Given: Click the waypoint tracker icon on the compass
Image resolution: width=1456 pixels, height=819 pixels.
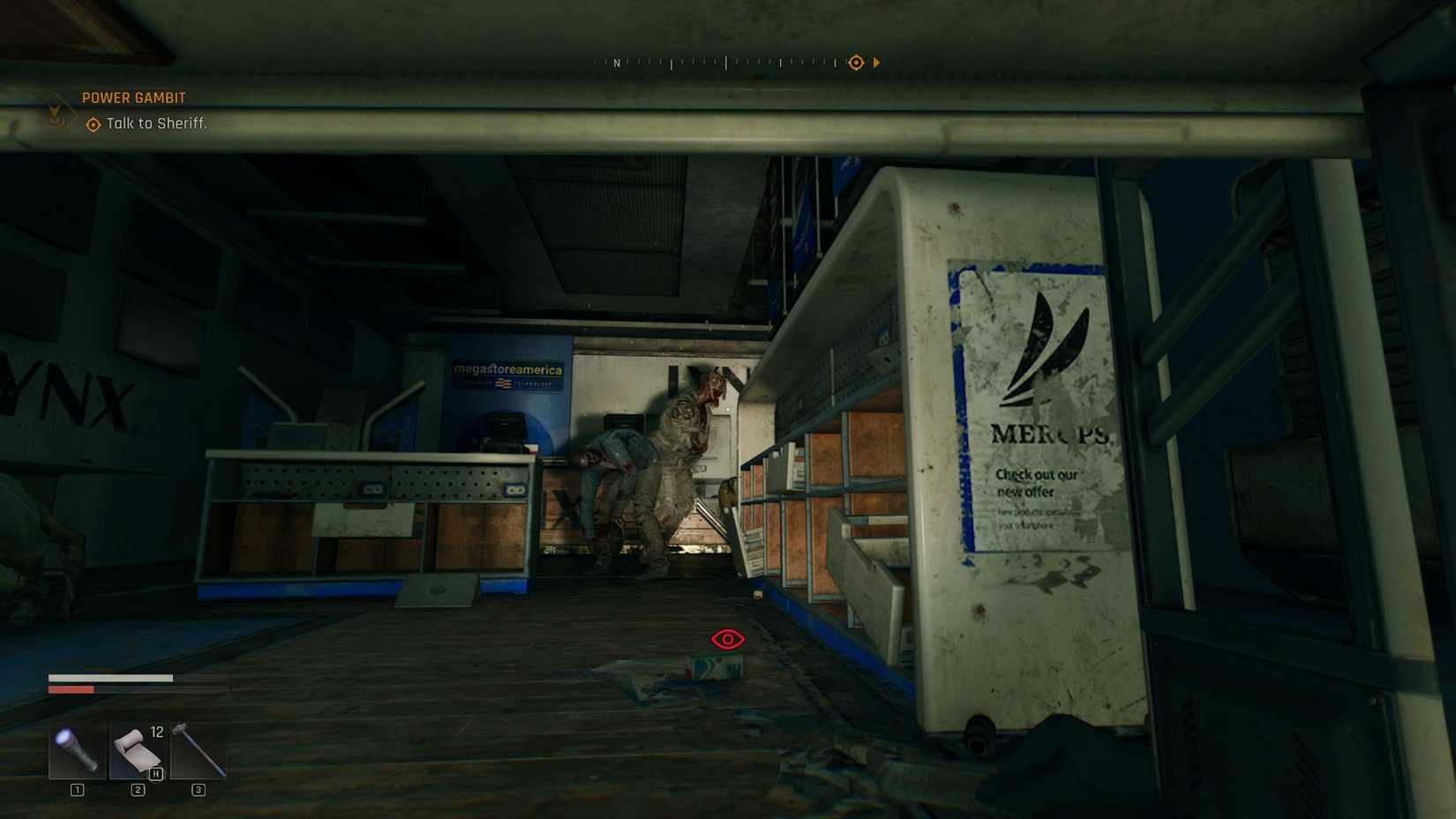Looking at the screenshot, I should [854, 62].
